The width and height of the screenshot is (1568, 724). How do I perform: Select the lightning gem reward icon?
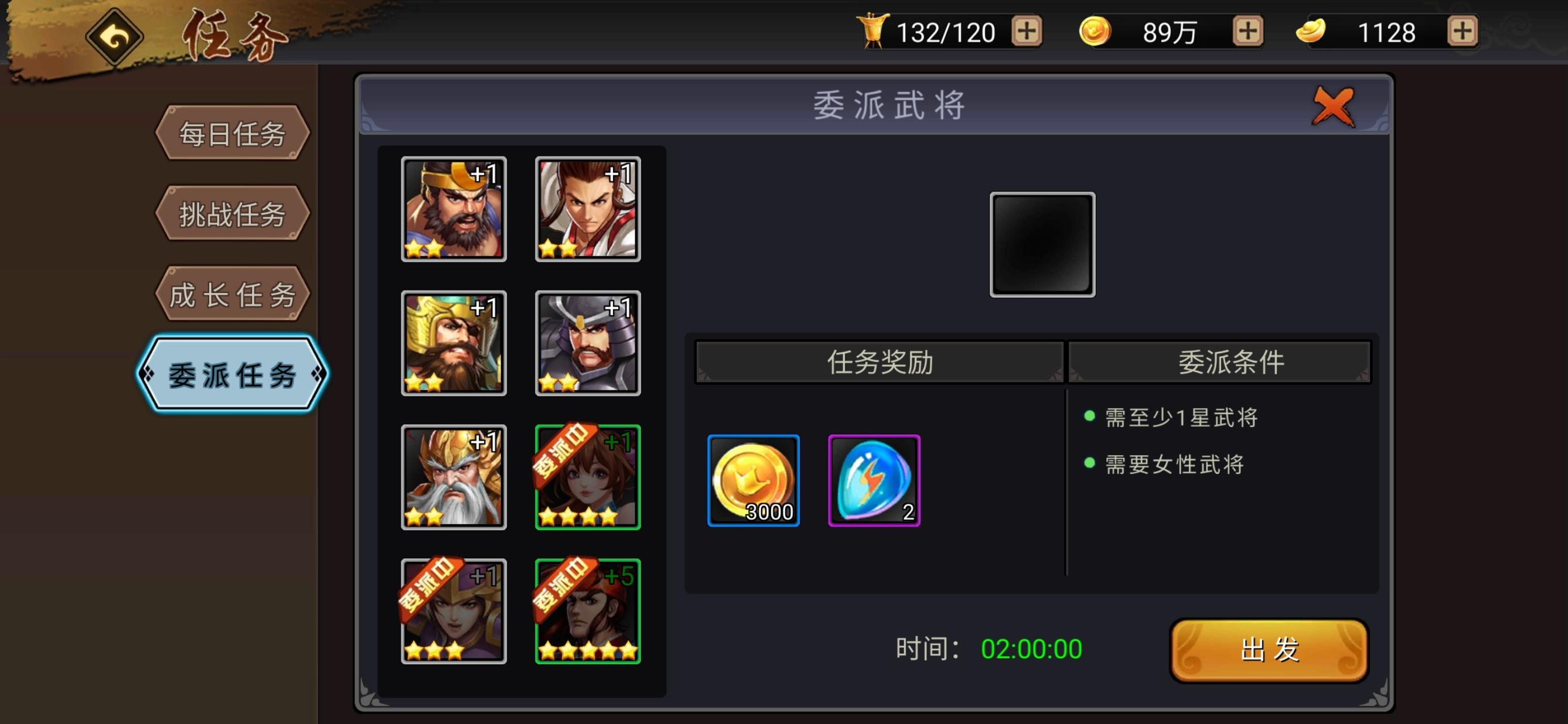coord(875,480)
